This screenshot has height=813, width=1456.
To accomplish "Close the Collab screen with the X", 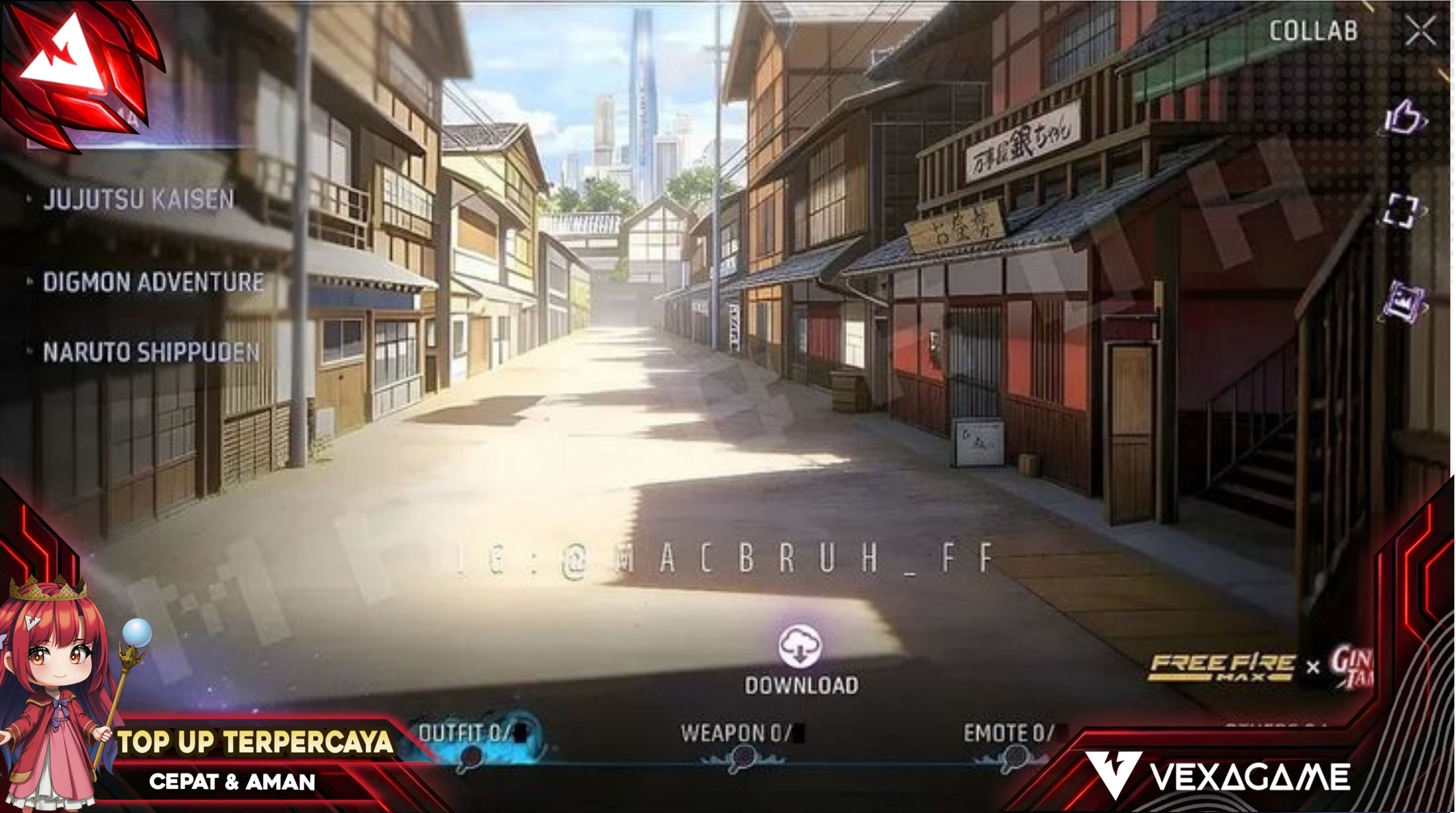I will pos(1421,31).
